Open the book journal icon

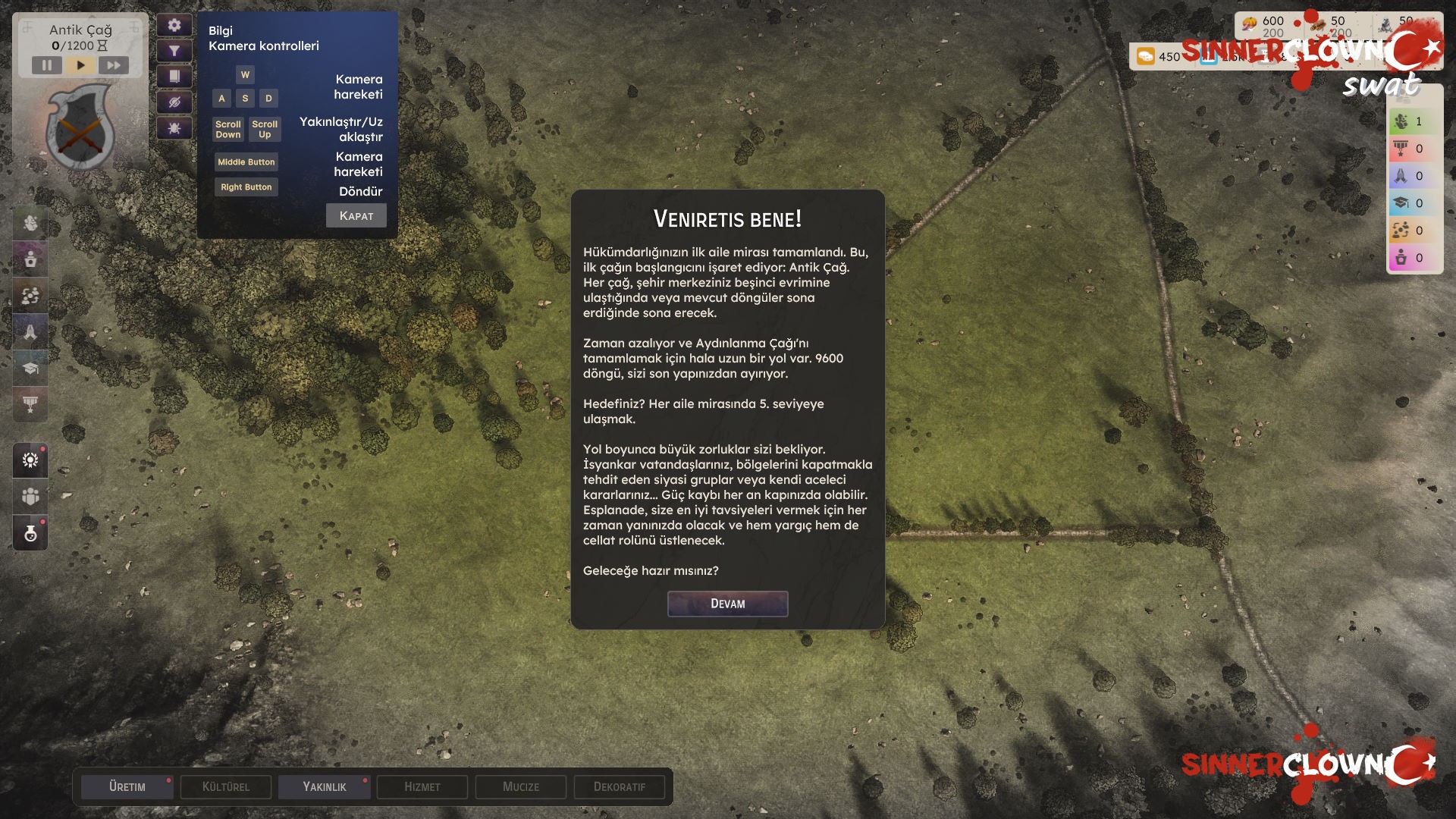[x=174, y=77]
